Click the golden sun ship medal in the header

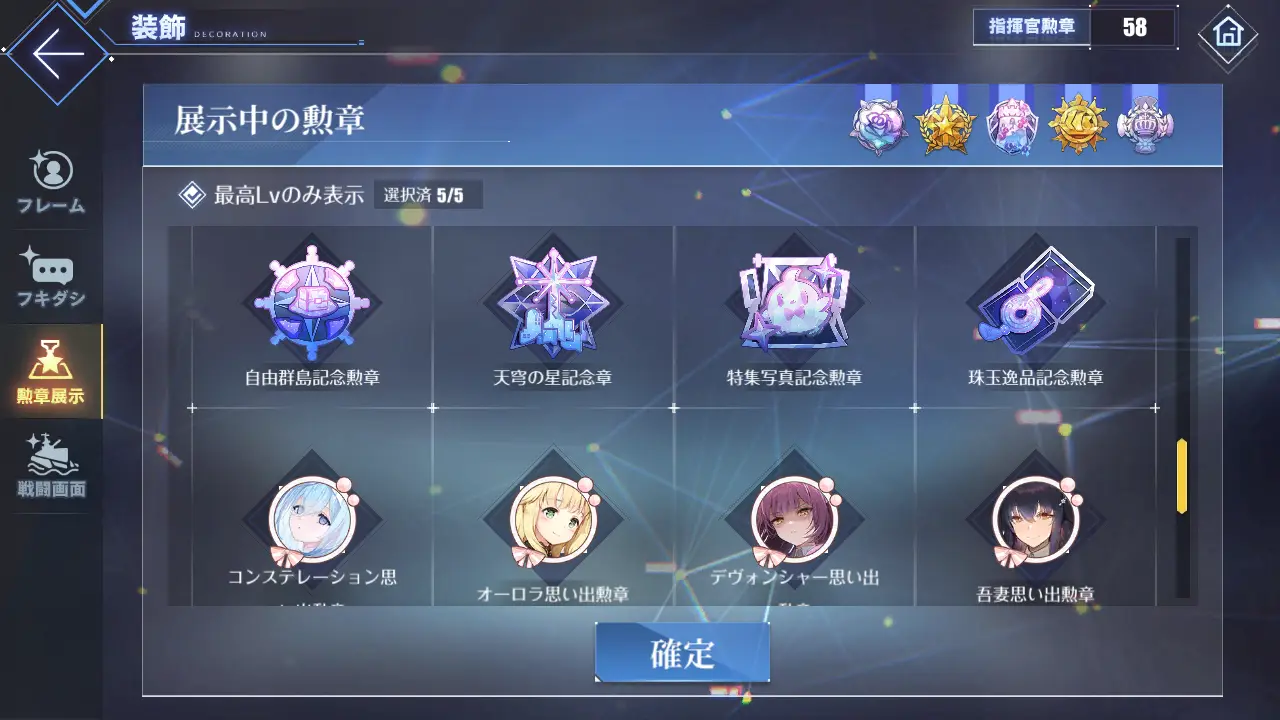pyautogui.click(x=1078, y=123)
